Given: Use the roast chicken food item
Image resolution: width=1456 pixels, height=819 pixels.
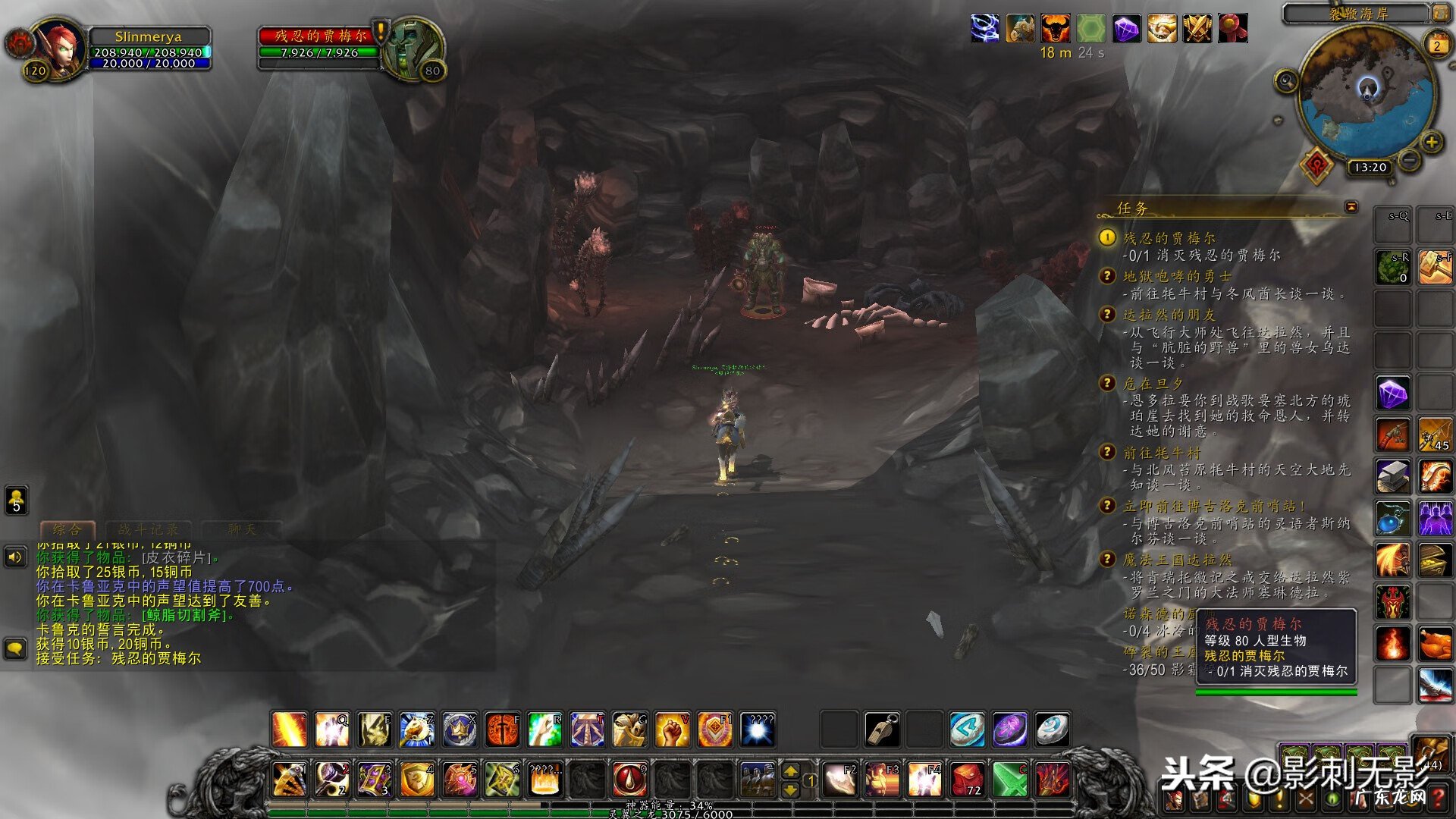Looking at the screenshot, I should click(1435, 645).
